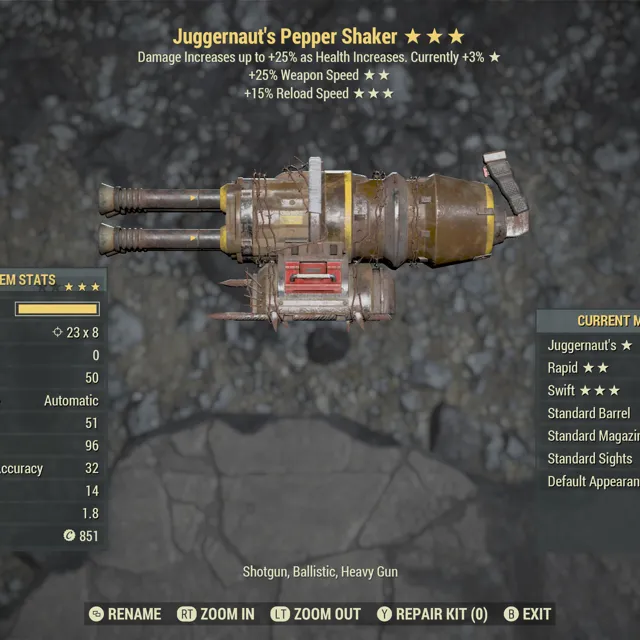Viewport: 640px width, 640px height.
Task: Use the Repair Kit (0) option
Action: (x=432, y=614)
